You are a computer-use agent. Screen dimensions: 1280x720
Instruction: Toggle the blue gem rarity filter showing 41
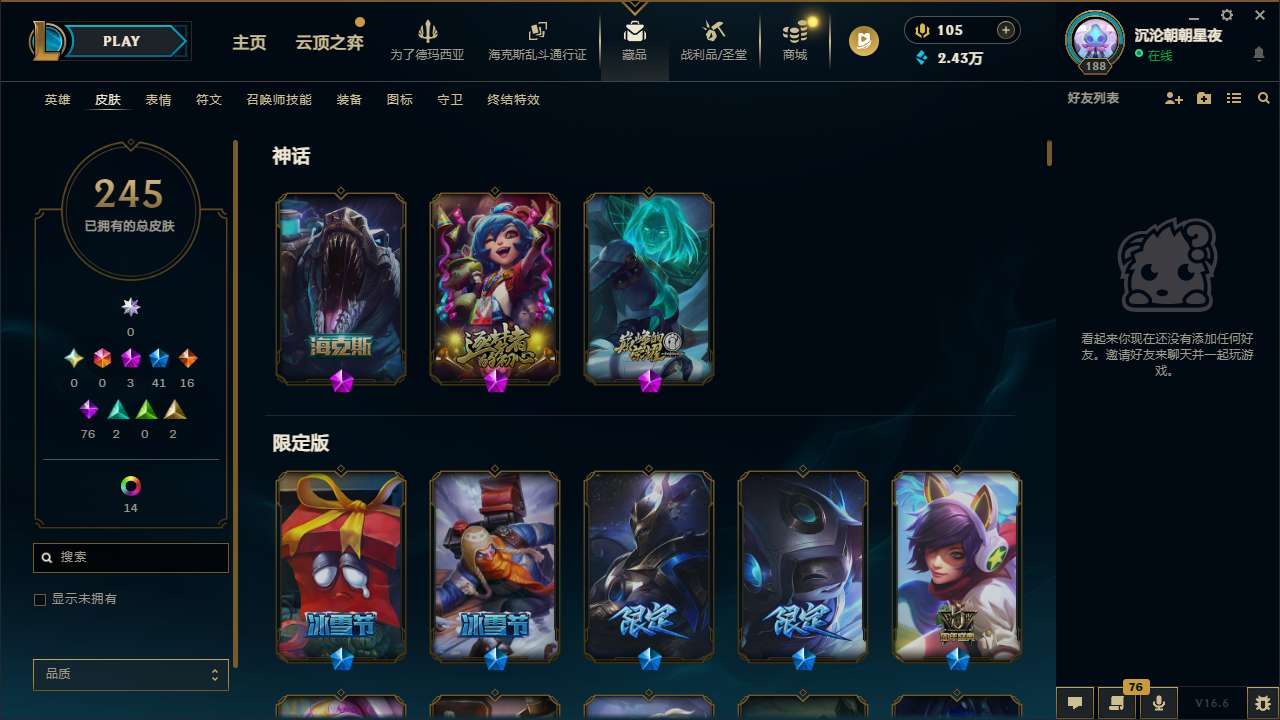[x=158, y=358]
